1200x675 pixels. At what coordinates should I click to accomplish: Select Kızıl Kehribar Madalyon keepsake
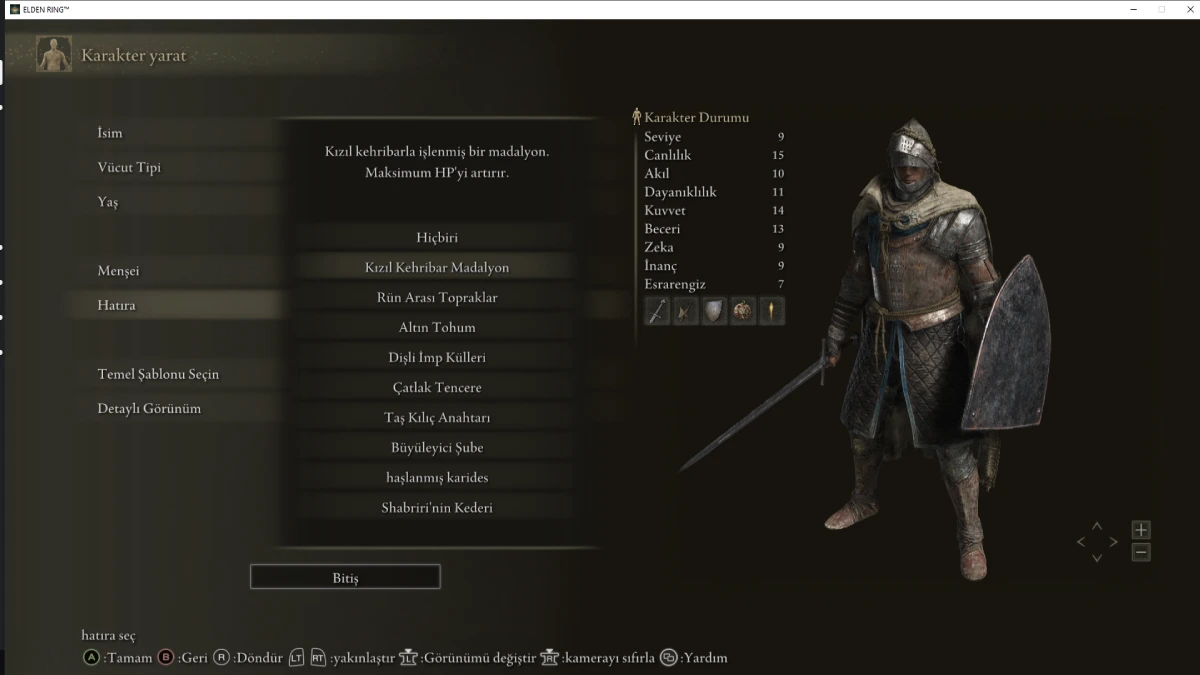pos(437,268)
